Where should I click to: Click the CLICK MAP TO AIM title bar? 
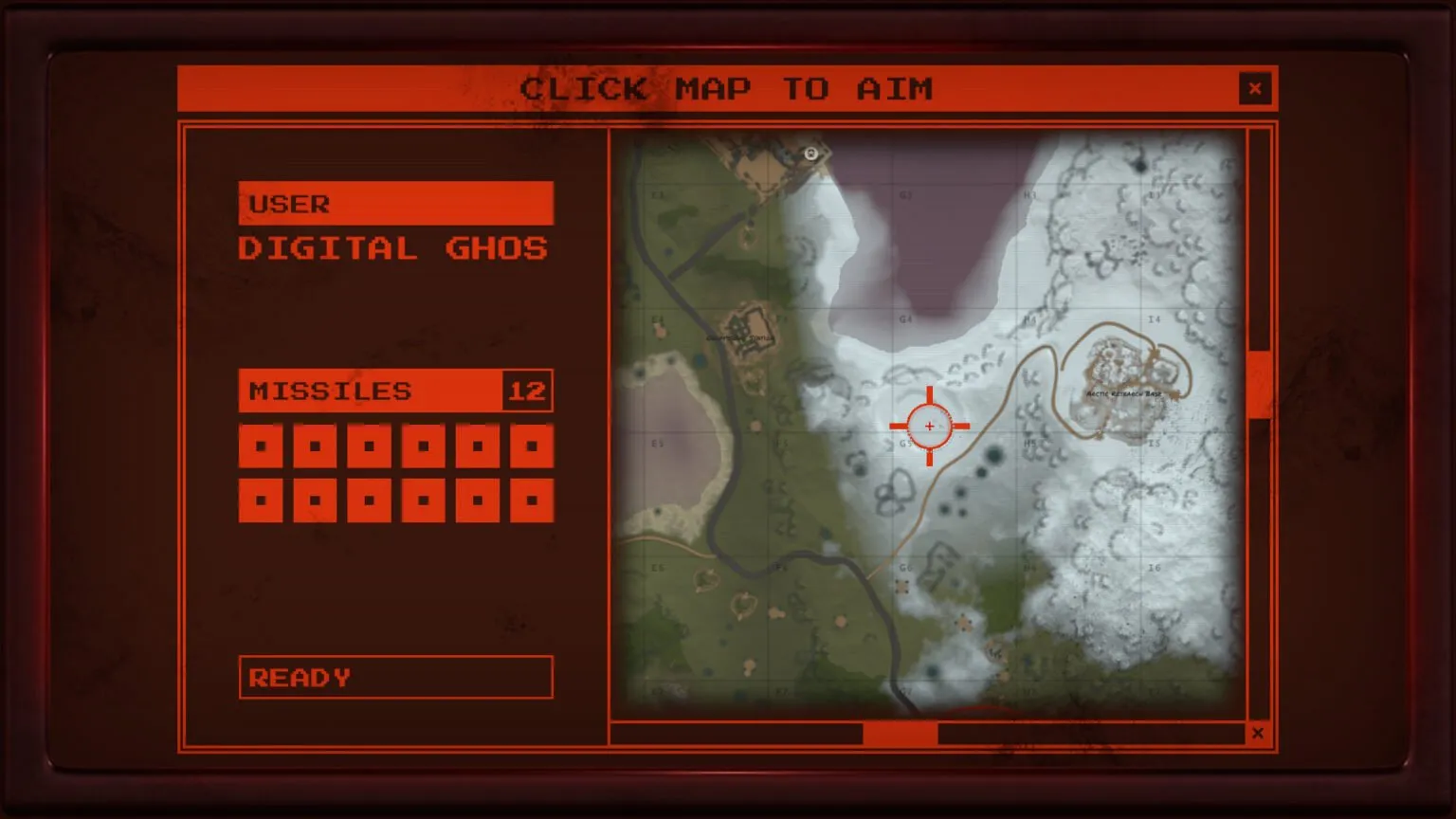point(728,88)
